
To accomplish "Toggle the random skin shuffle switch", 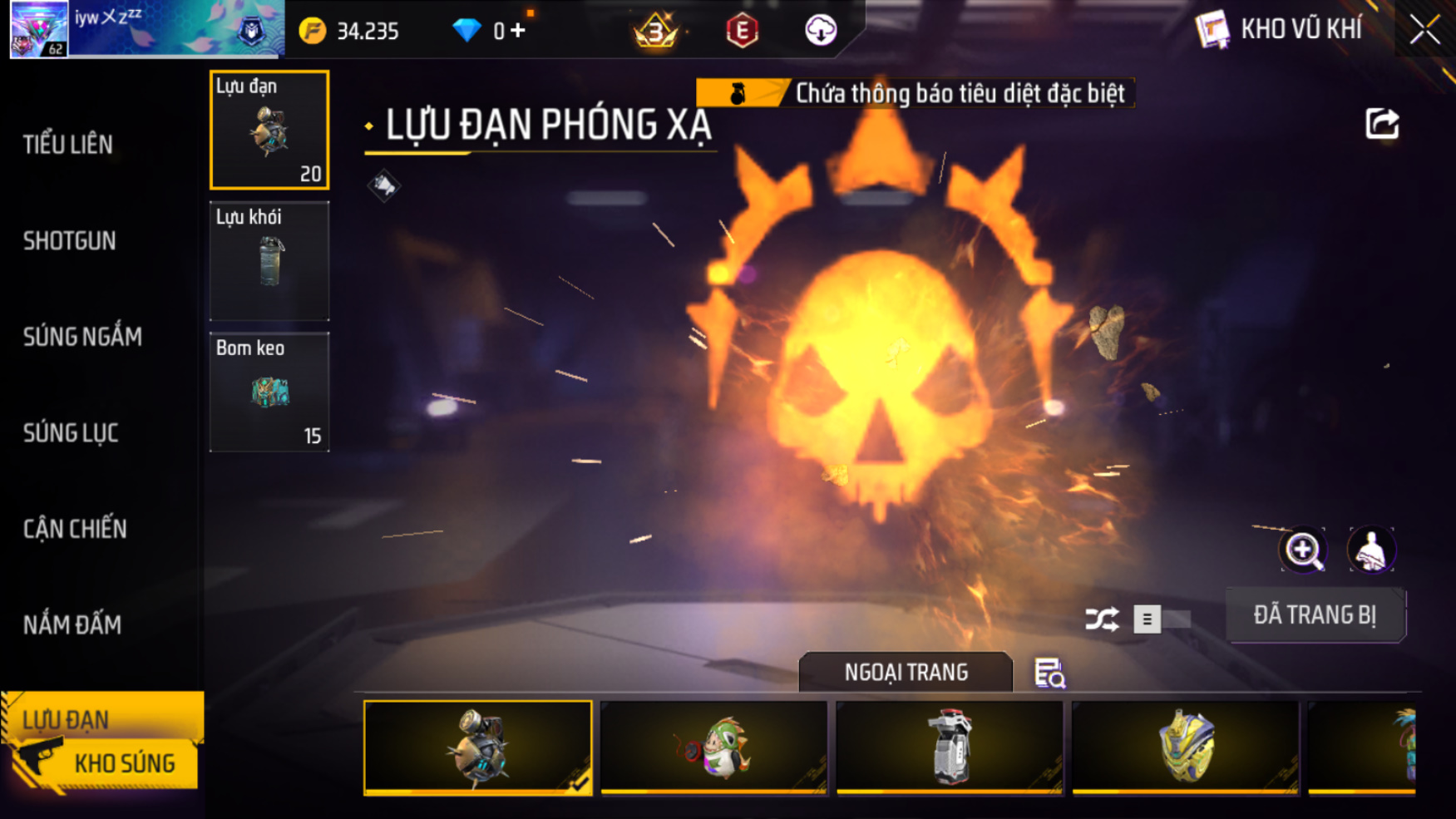I will (1161, 619).
